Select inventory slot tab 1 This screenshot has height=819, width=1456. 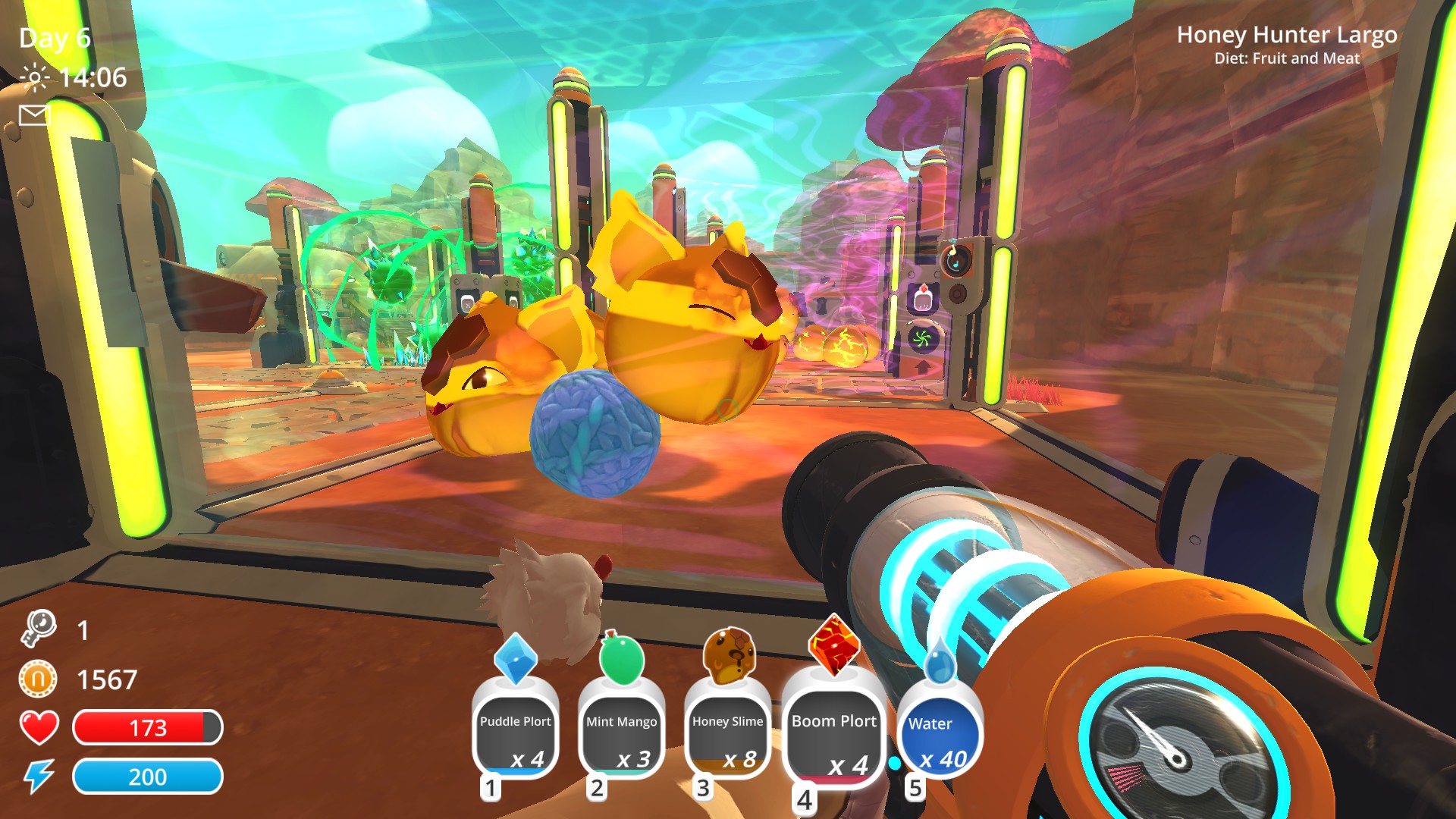[x=491, y=787]
